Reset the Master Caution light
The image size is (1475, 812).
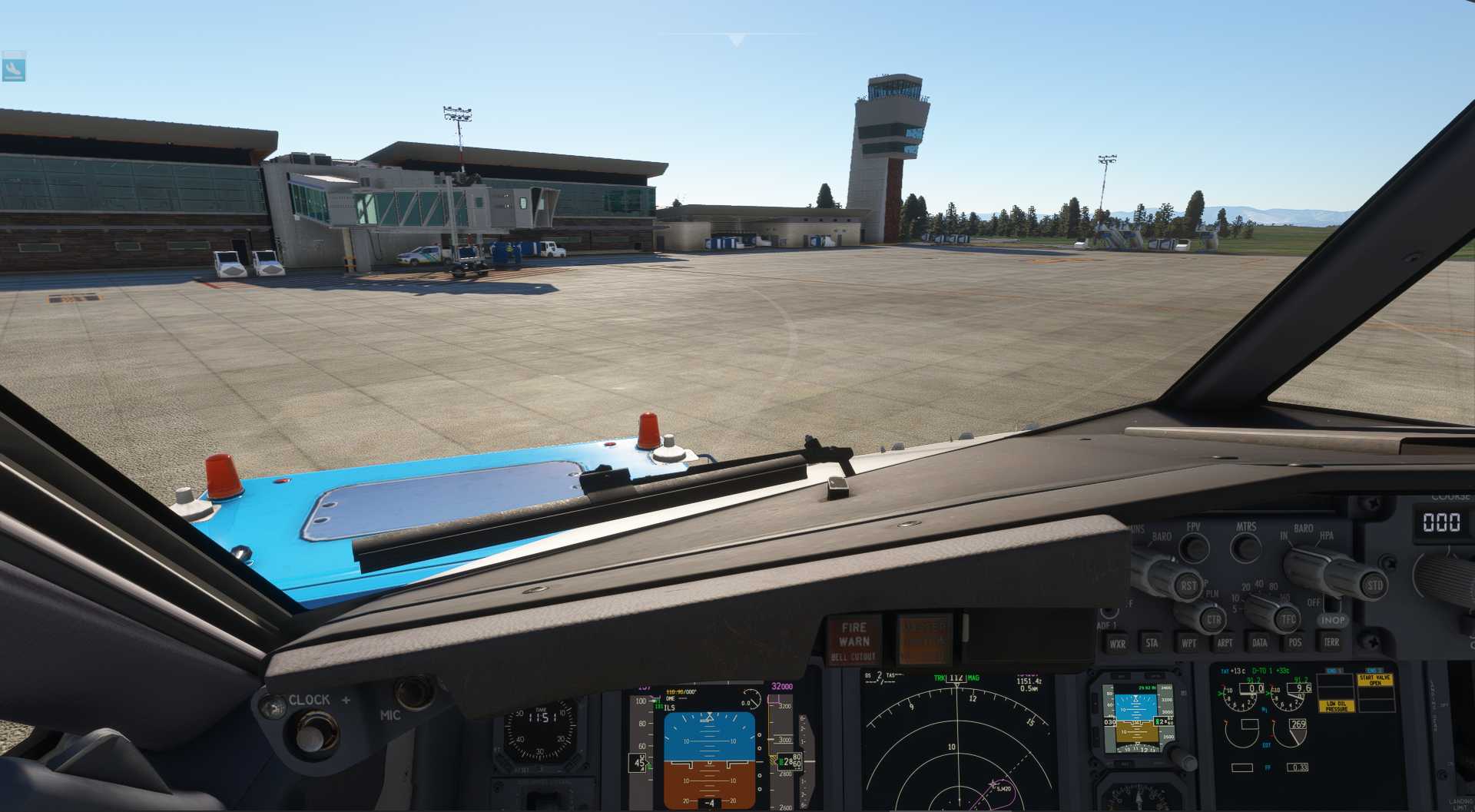pyautogui.click(x=924, y=638)
